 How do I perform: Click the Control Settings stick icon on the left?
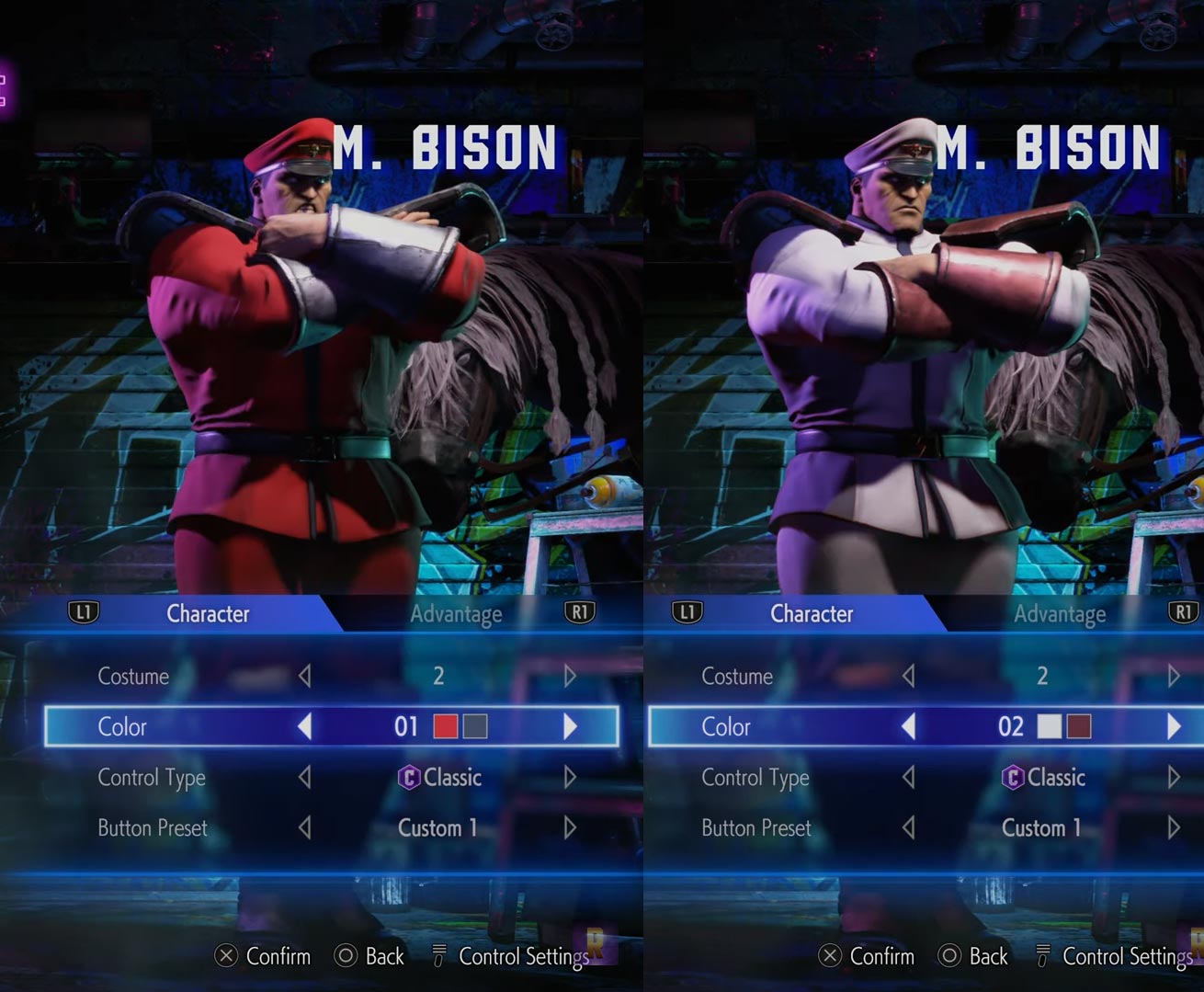coord(438,956)
